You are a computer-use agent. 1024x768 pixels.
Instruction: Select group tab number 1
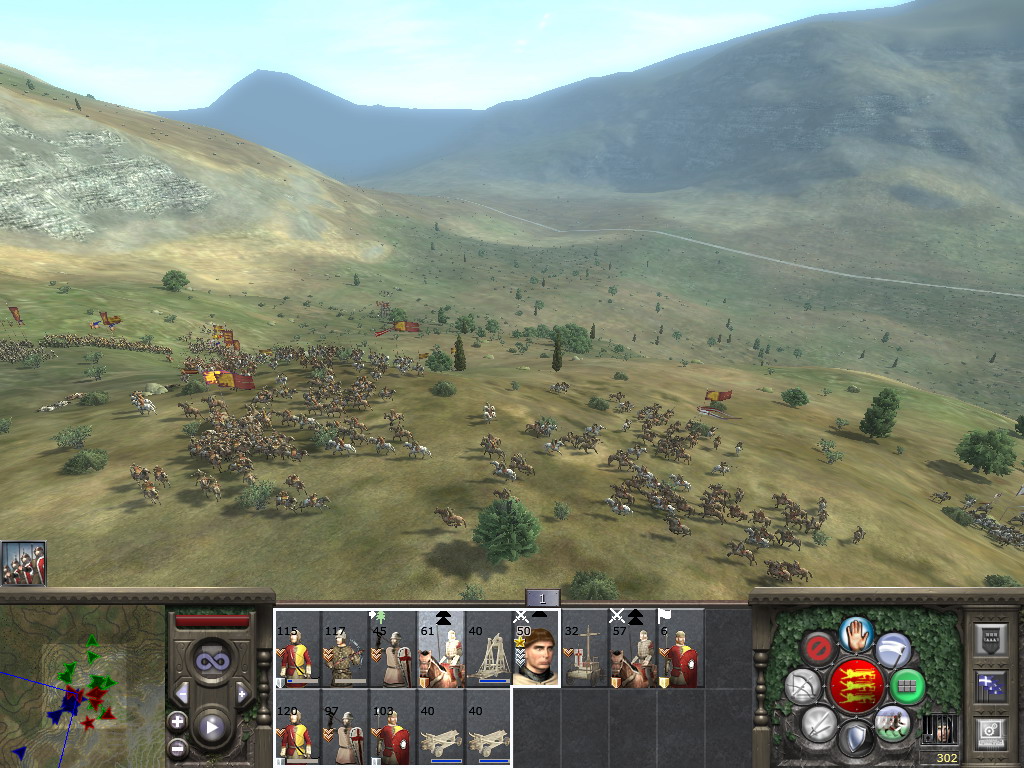(542, 598)
